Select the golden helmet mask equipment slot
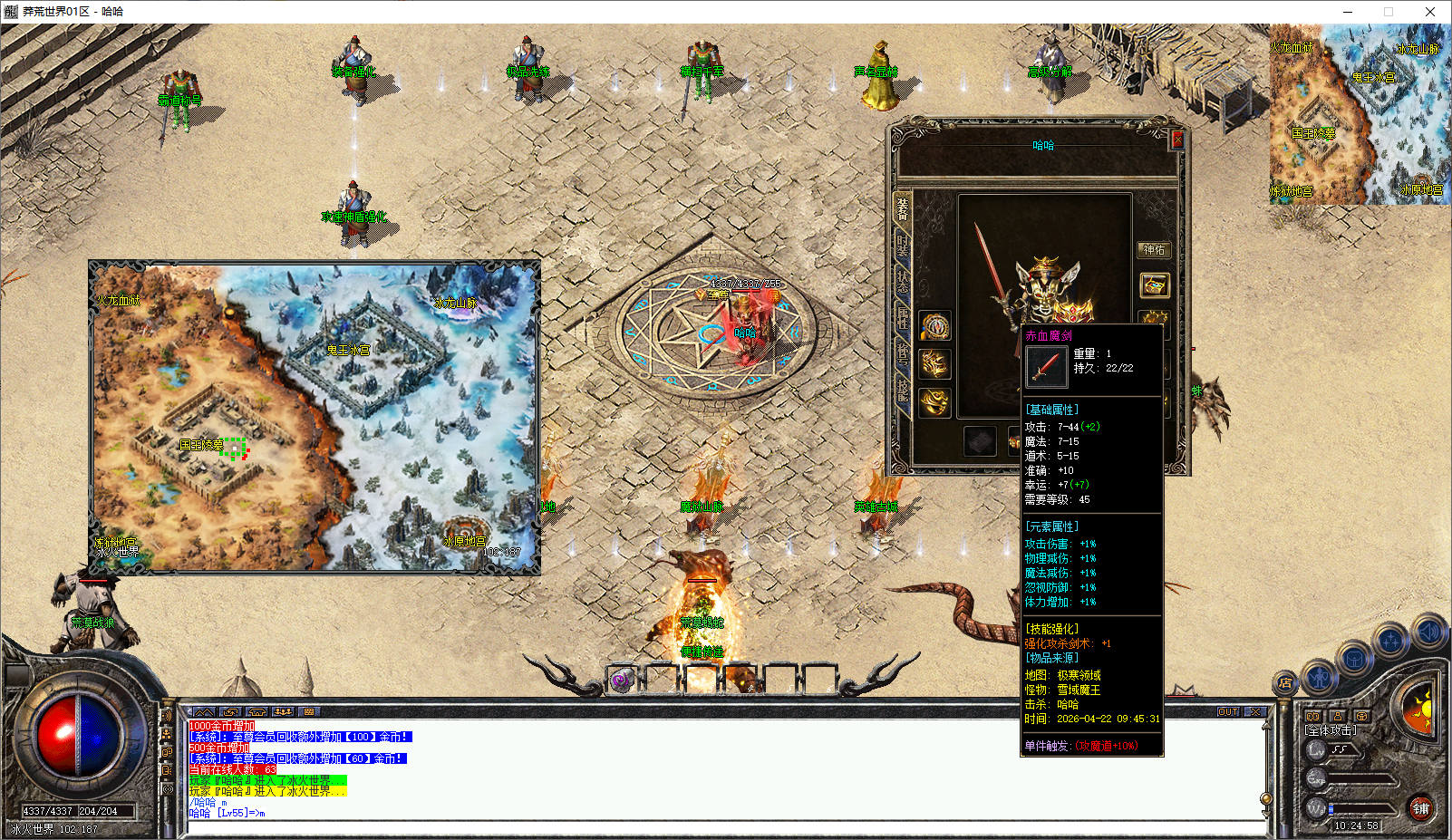 pyautogui.click(x=934, y=401)
